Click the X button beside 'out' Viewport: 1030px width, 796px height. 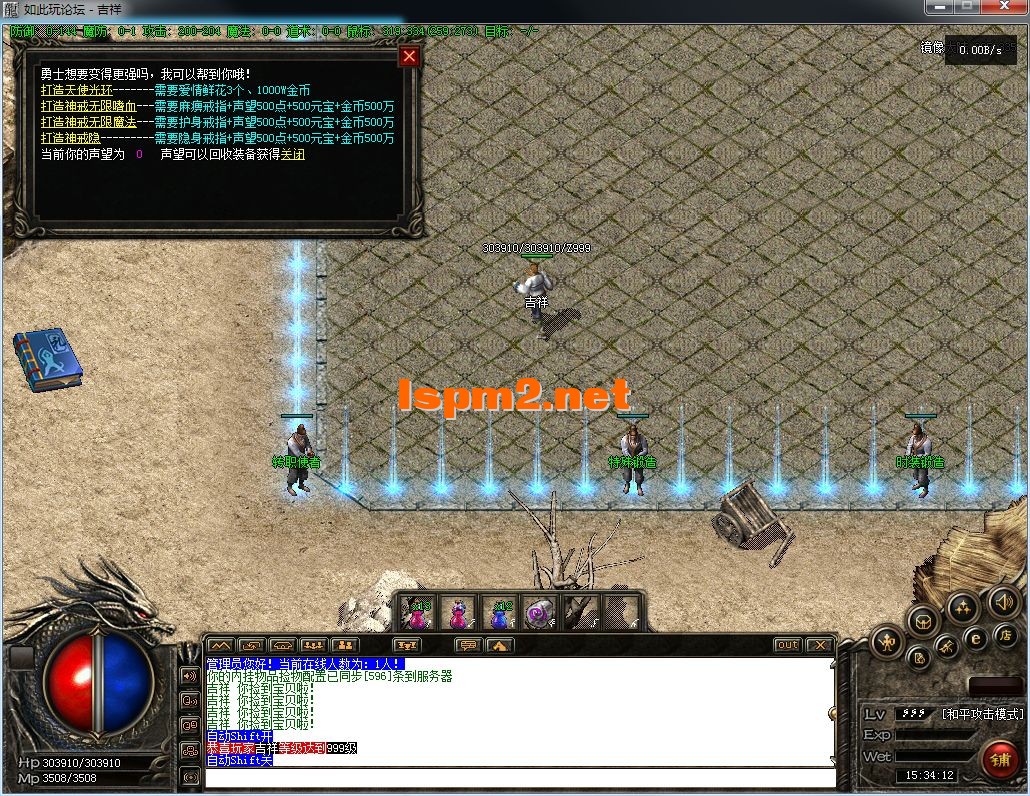tap(819, 645)
